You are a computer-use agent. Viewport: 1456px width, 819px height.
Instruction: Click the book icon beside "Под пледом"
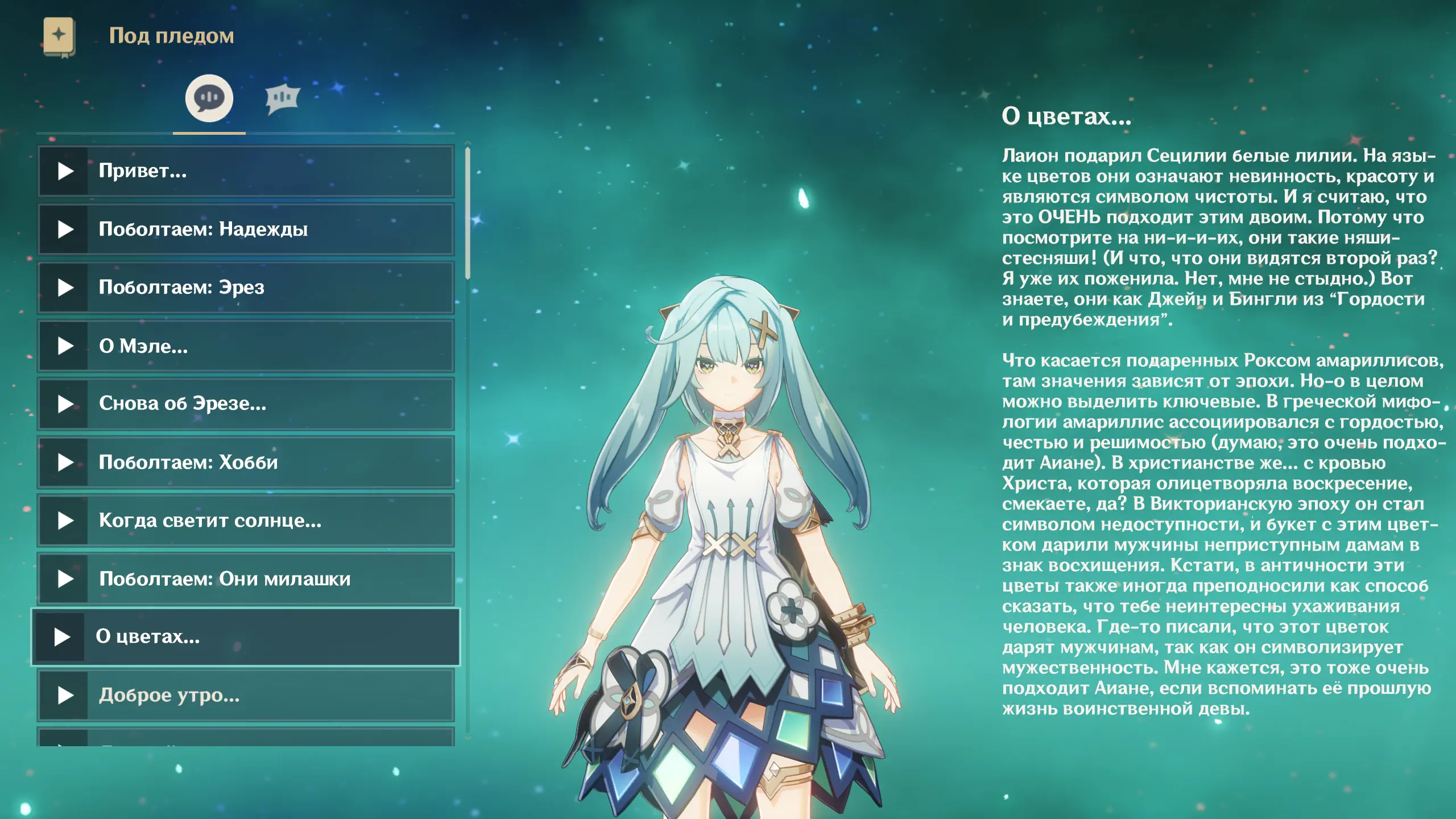59,36
